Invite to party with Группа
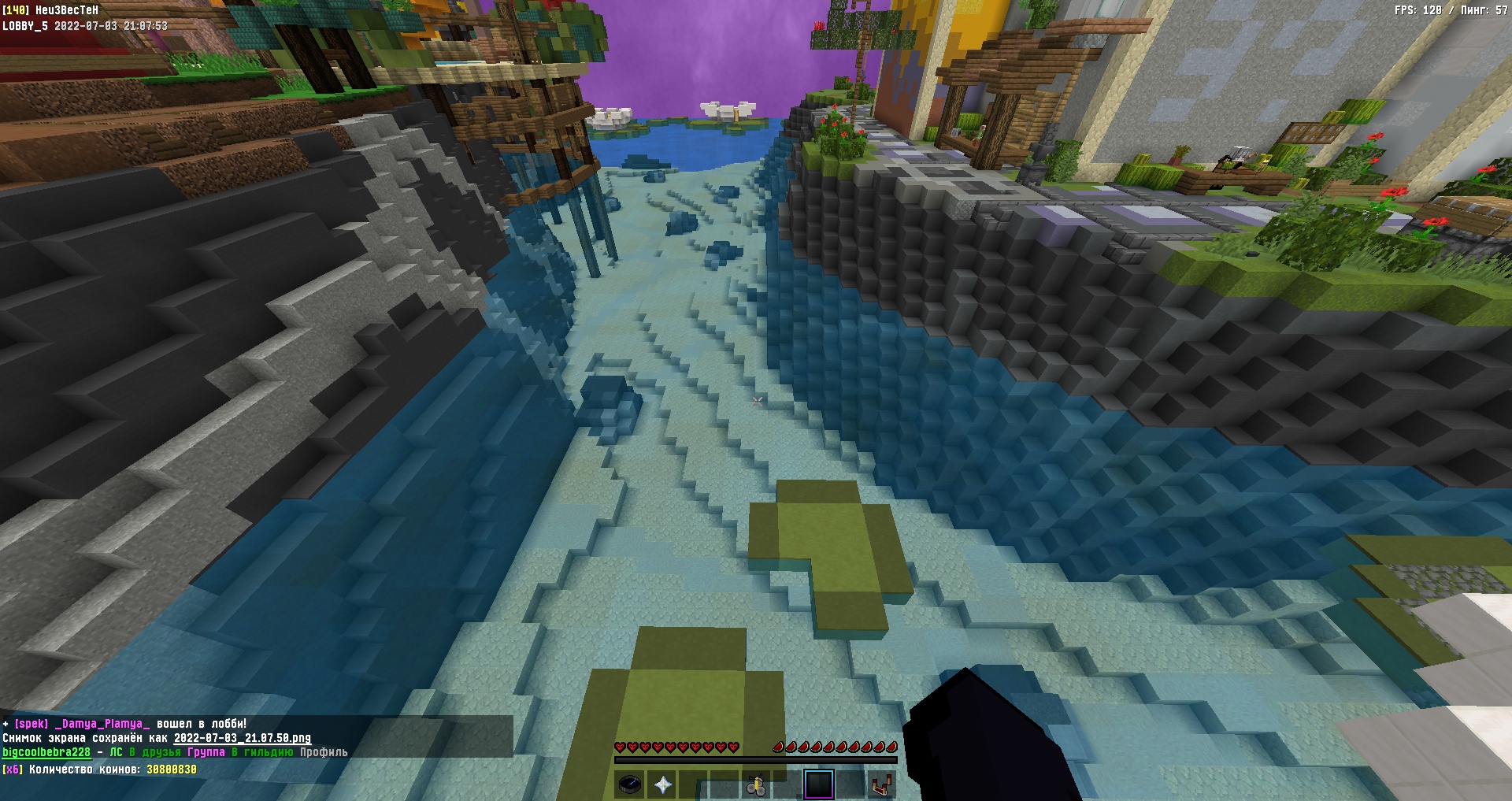Image resolution: width=1512 pixels, height=801 pixels. pos(206,752)
